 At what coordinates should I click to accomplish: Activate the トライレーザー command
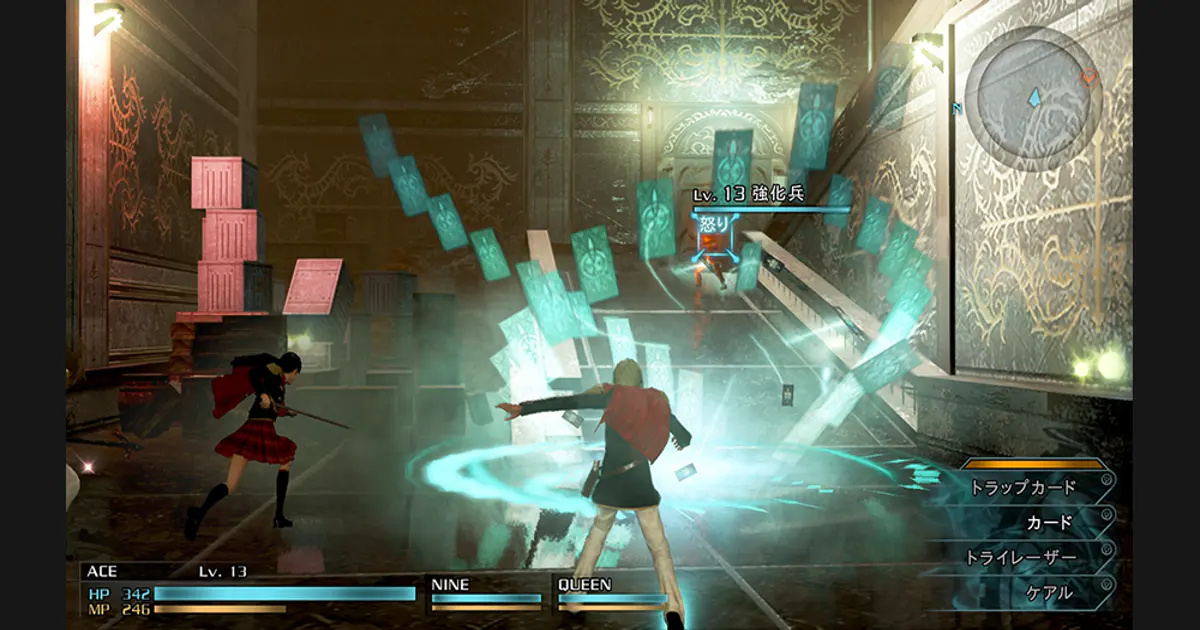coord(1022,557)
